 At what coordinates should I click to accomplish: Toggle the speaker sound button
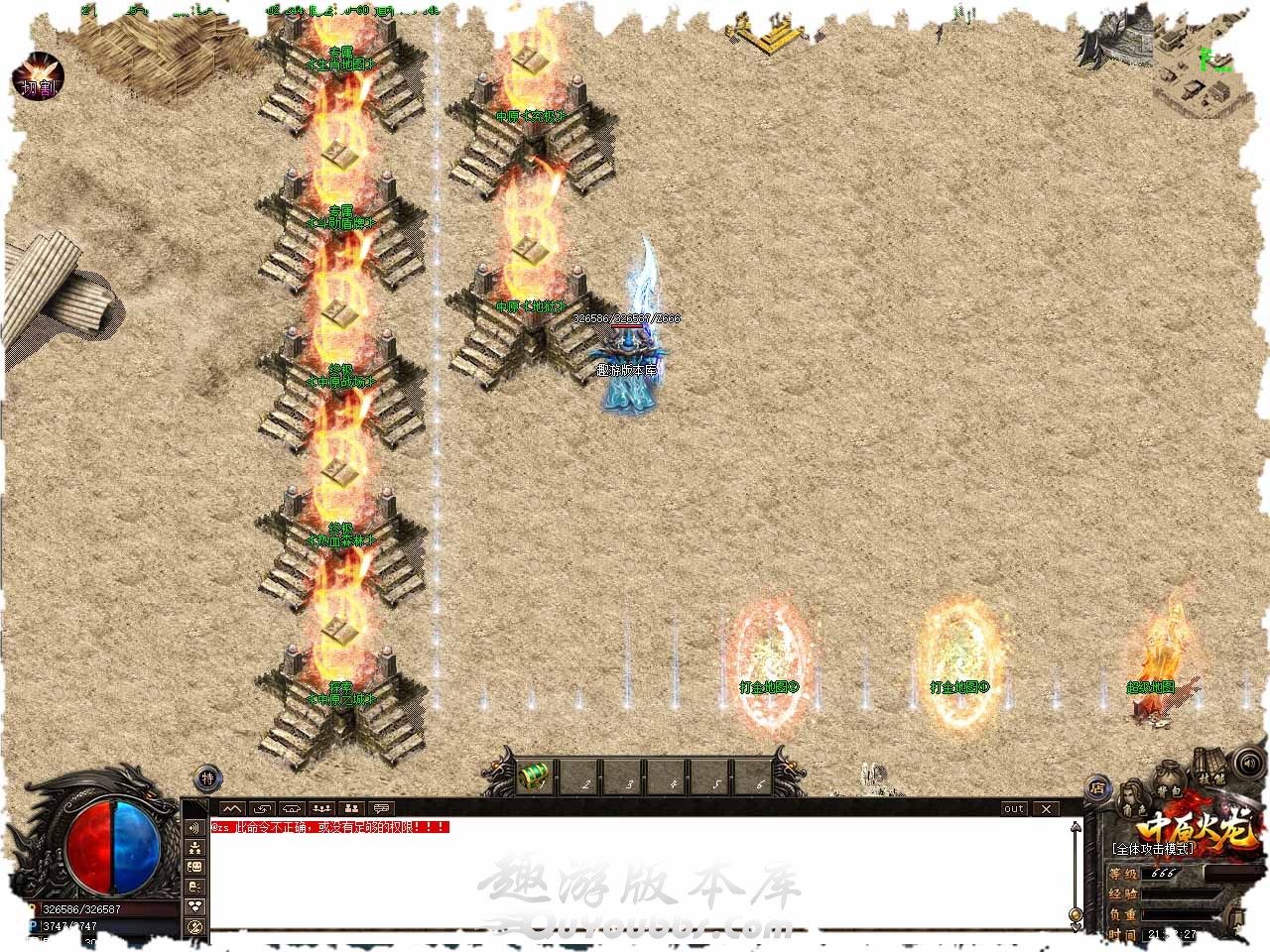point(1248,764)
